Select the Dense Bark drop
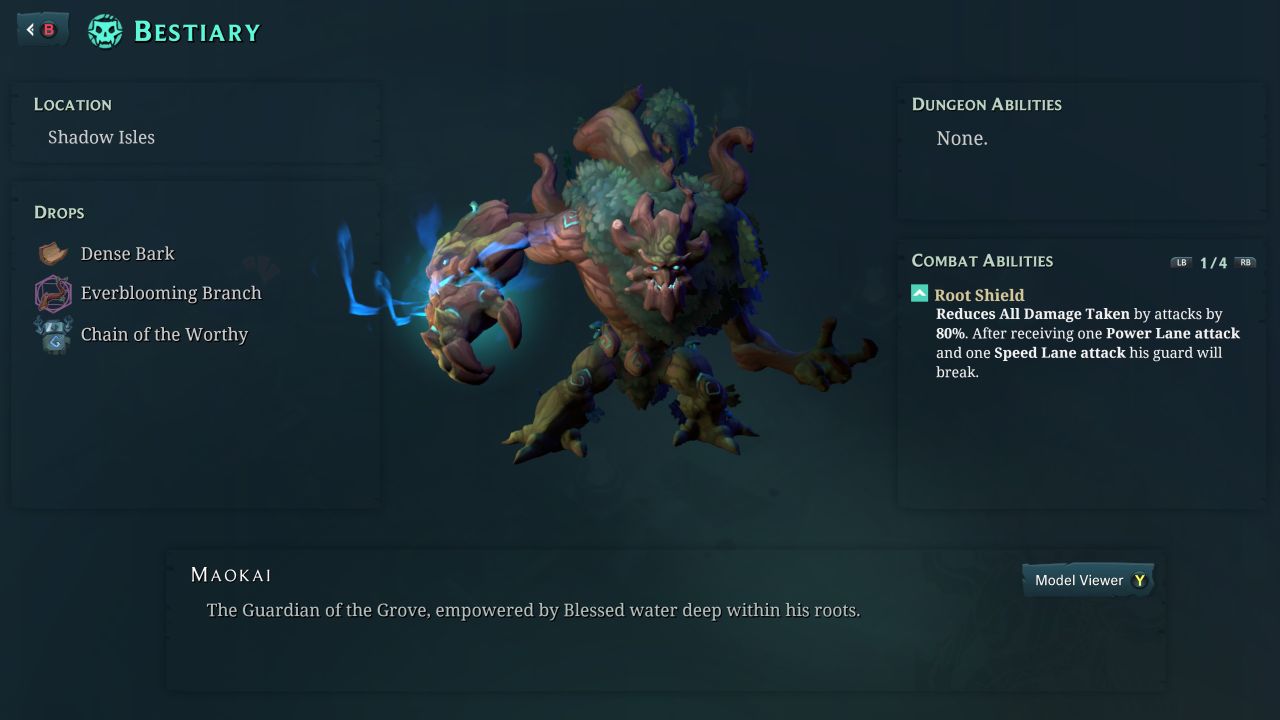1280x720 pixels. click(127, 254)
